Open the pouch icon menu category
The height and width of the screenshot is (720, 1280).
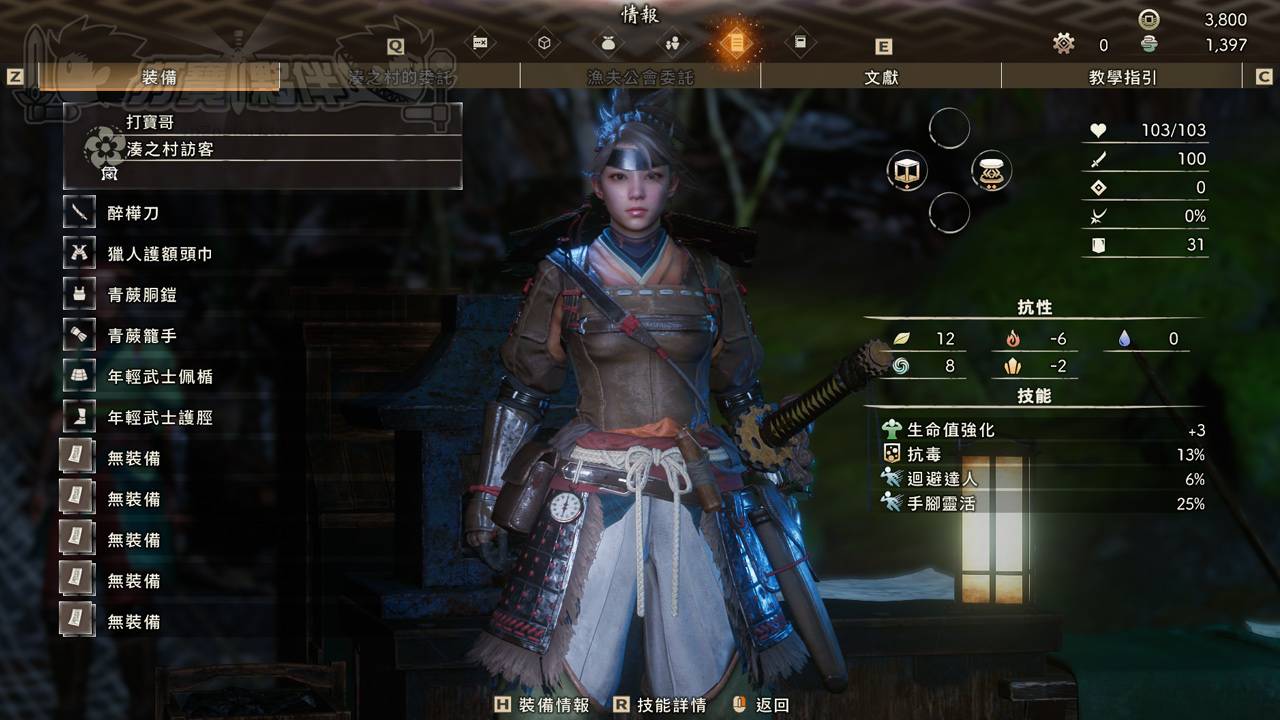pyautogui.click(x=607, y=43)
